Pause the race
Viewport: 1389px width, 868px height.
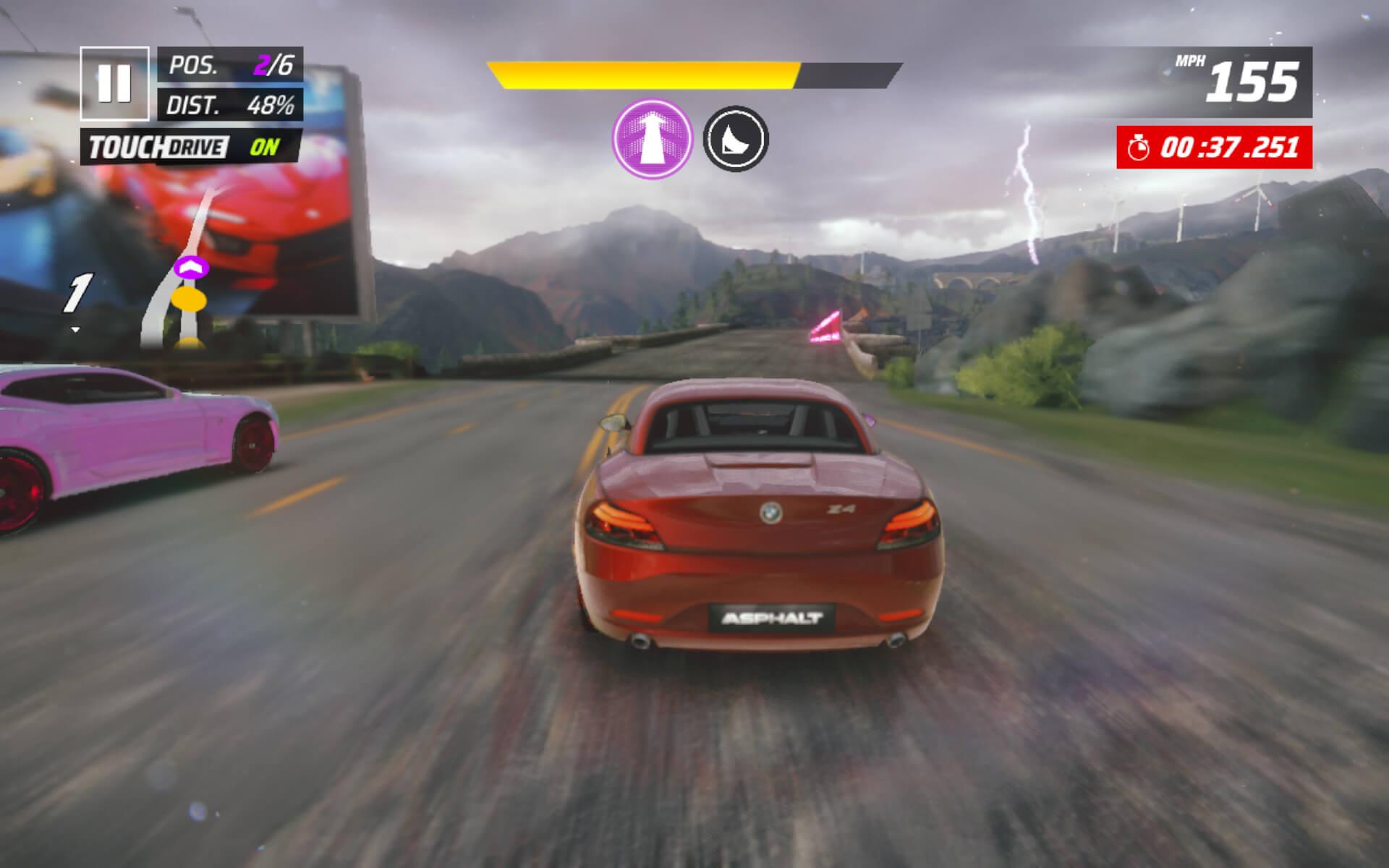[114, 83]
